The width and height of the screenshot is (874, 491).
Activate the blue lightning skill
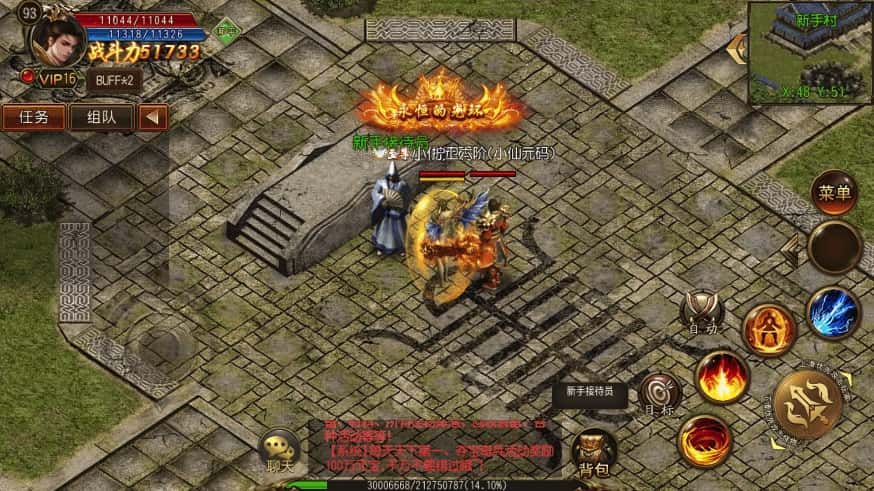coord(833,313)
